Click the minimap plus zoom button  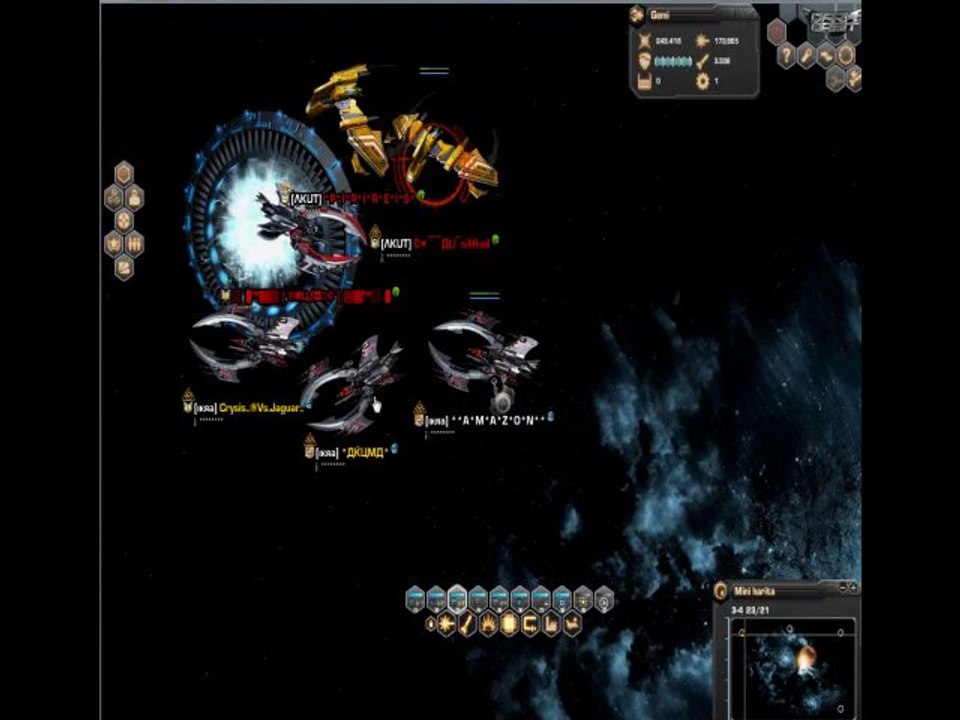click(854, 587)
